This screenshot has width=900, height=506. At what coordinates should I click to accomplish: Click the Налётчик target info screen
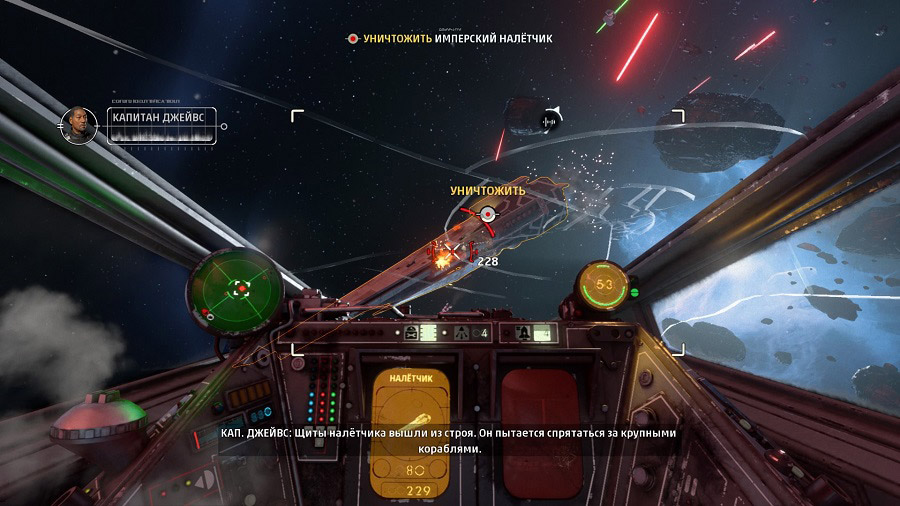409,431
